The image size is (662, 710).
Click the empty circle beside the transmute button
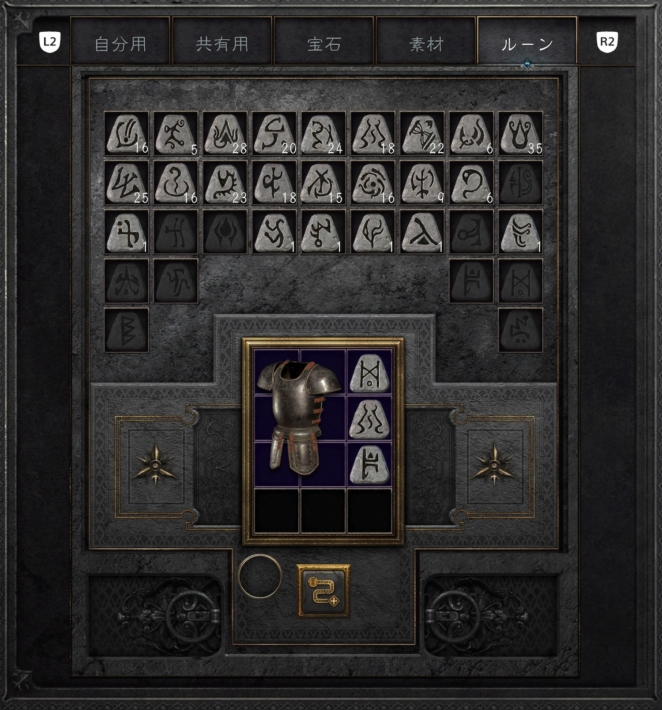pyautogui.click(x=260, y=577)
